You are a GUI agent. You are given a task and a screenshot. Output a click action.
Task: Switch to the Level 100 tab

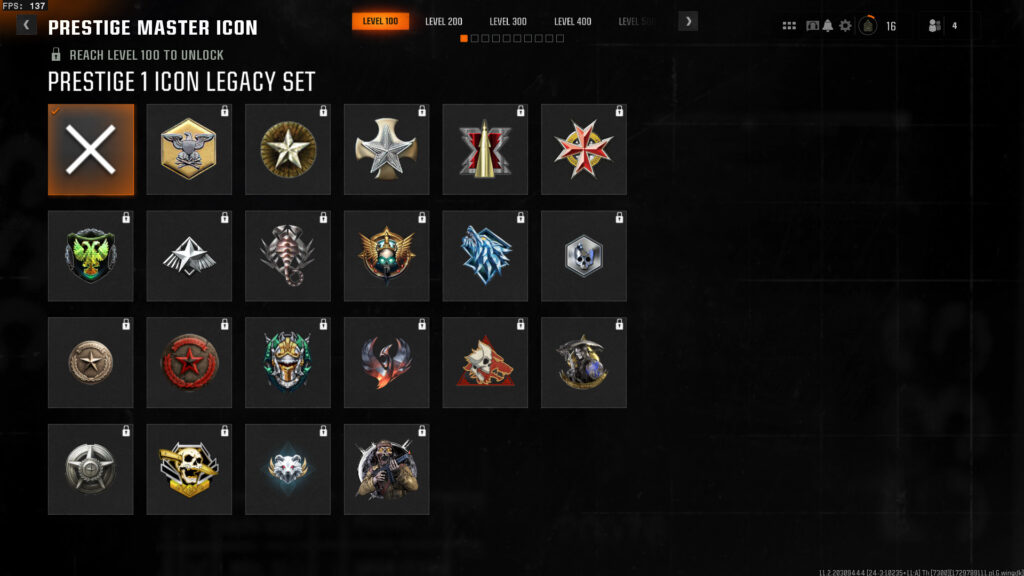(x=380, y=21)
